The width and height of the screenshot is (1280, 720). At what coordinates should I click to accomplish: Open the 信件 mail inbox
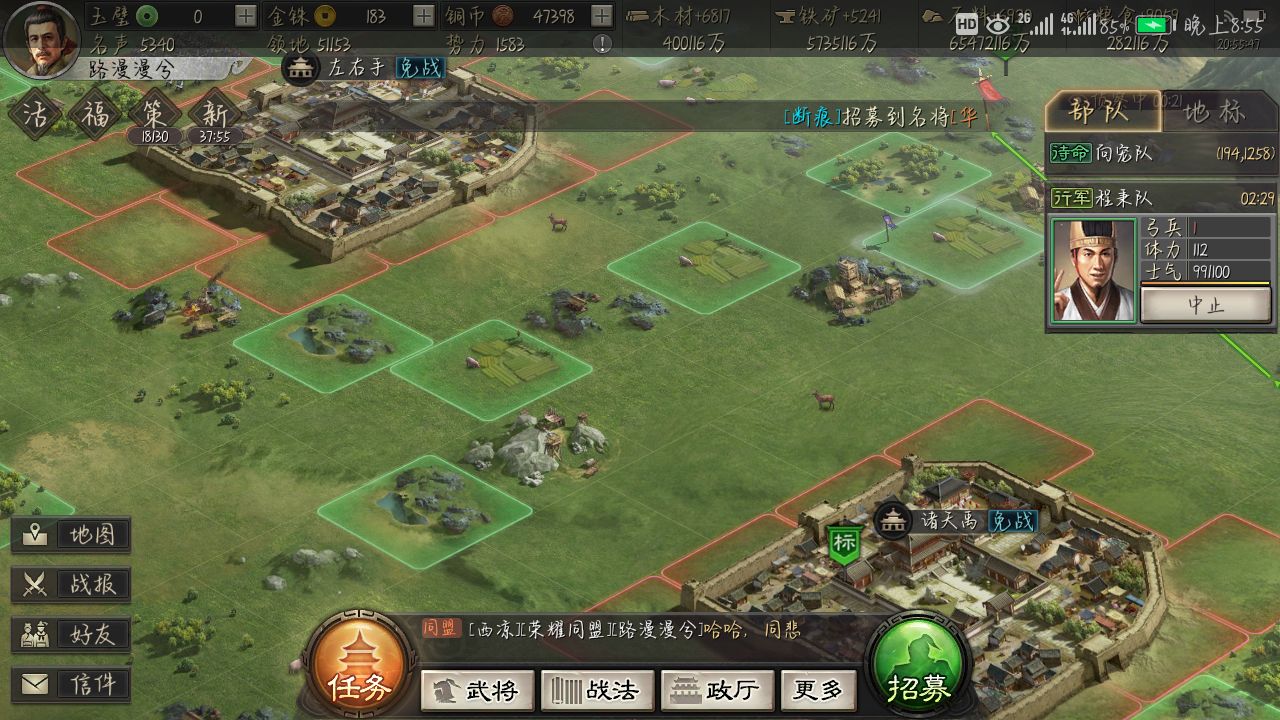click(71, 684)
